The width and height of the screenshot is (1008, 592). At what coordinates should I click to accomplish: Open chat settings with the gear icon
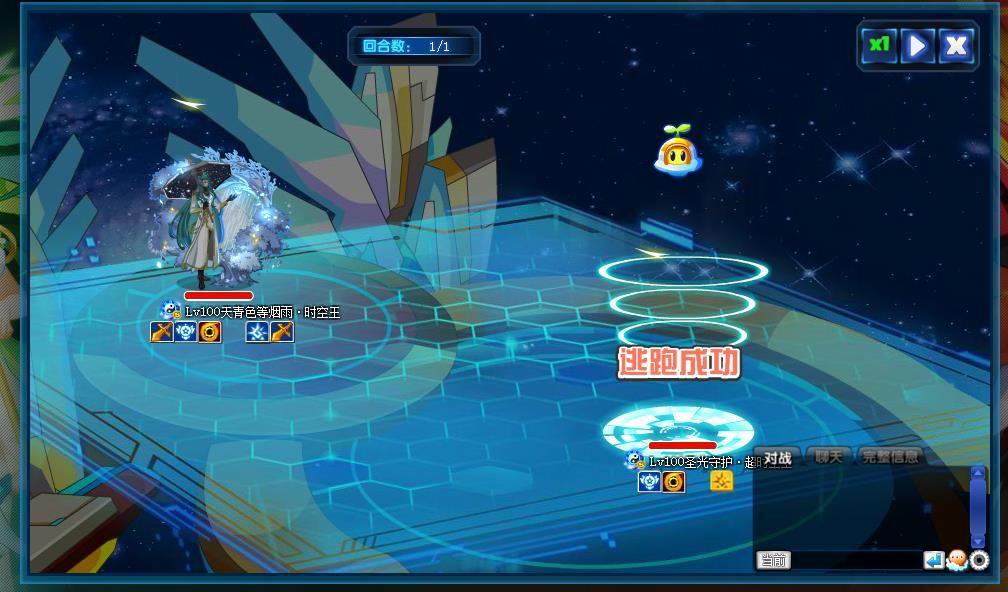(x=979, y=560)
